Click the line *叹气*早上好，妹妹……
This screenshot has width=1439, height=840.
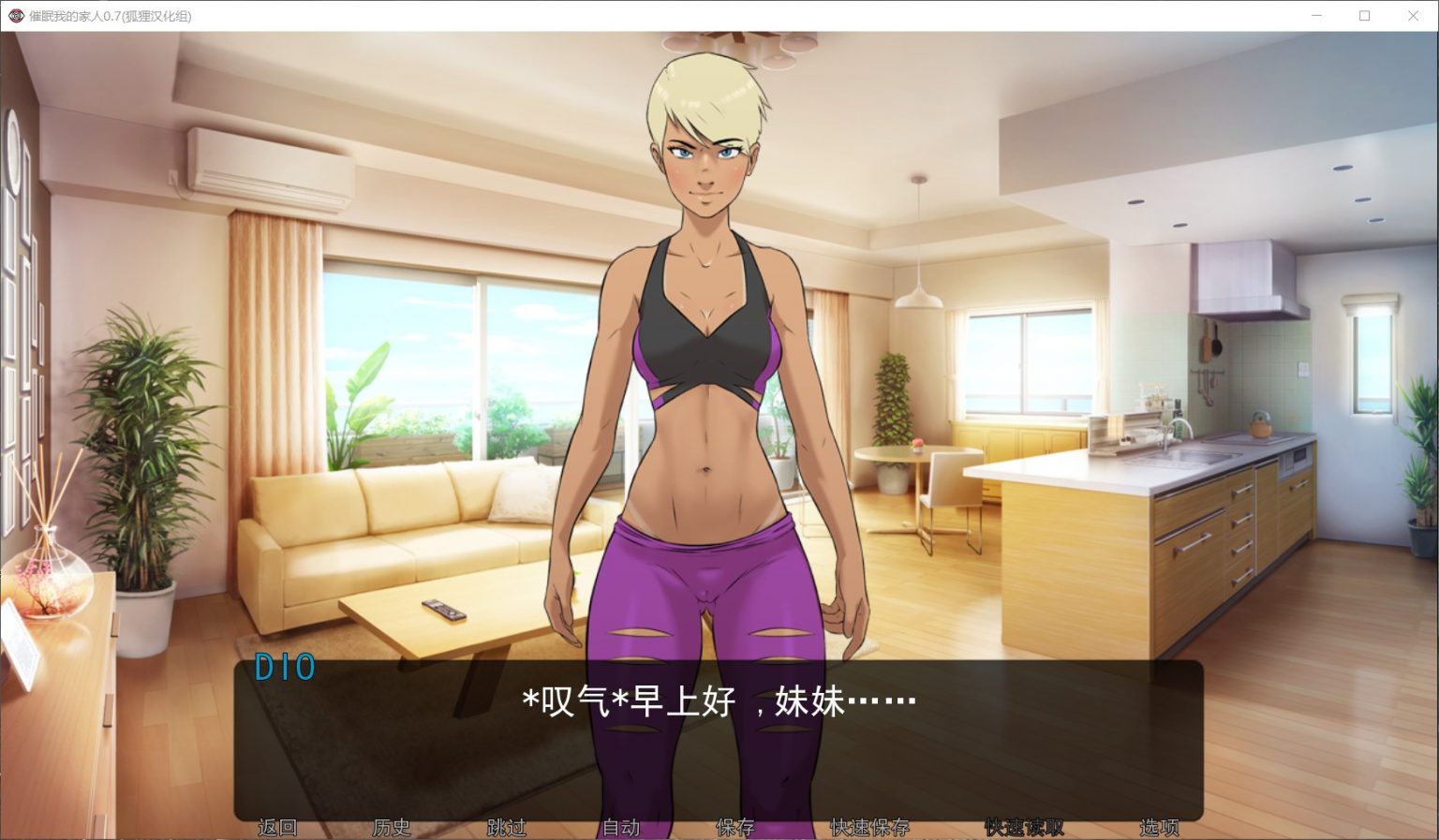click(x=717, y=701)
